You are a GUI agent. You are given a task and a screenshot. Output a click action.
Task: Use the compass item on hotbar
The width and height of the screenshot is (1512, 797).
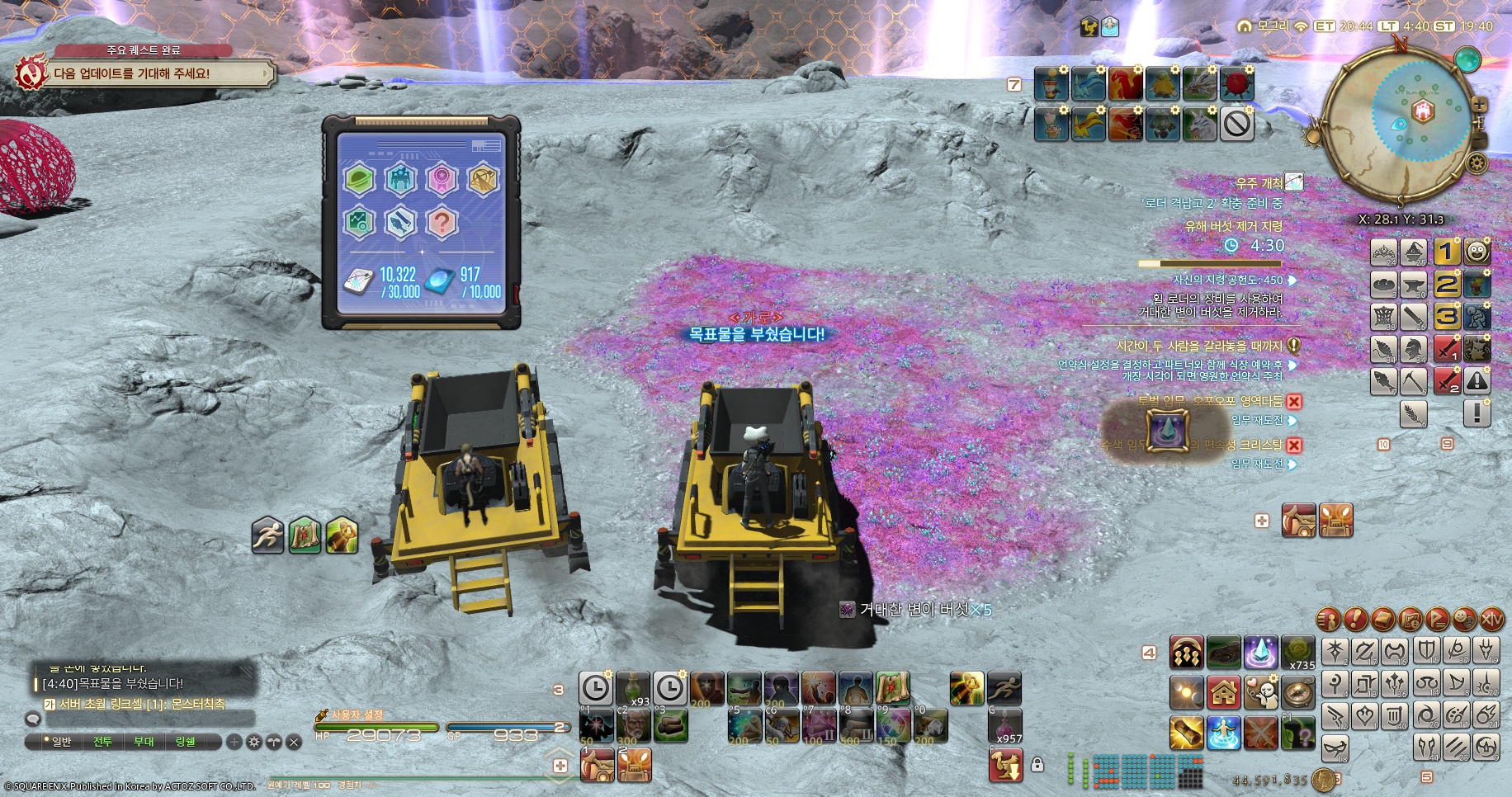point(1297,692)
